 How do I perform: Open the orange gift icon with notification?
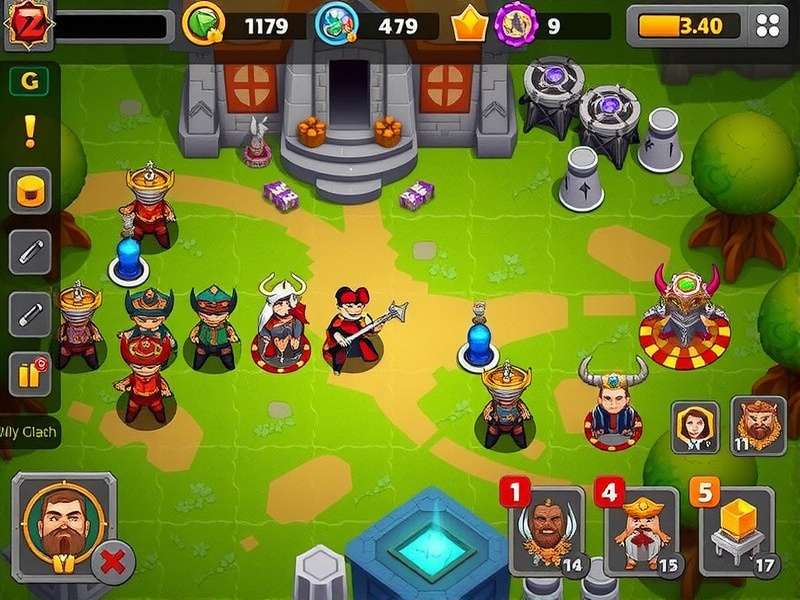coord(30,376)
